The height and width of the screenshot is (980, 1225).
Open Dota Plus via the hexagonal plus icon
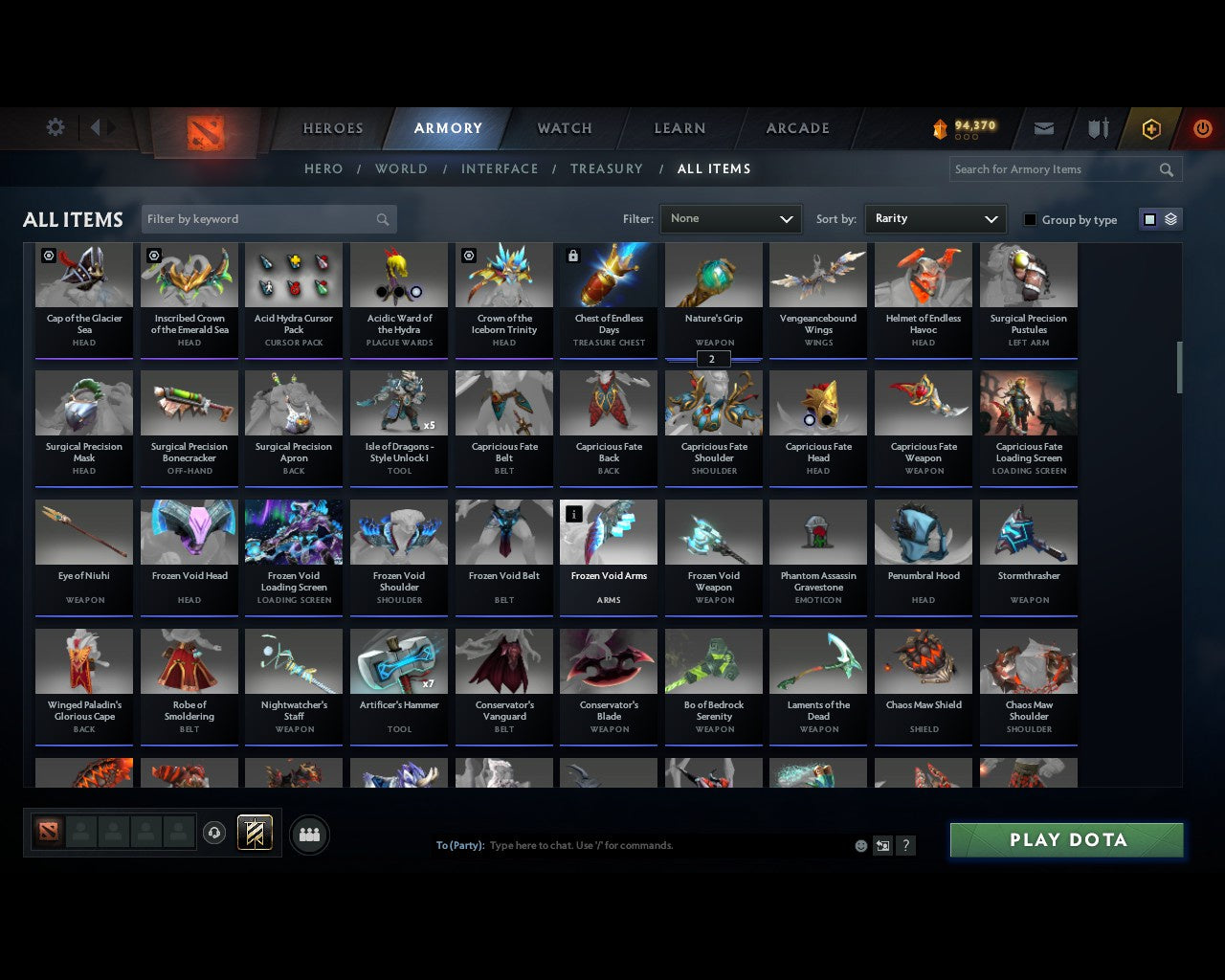pos(1150,128)
